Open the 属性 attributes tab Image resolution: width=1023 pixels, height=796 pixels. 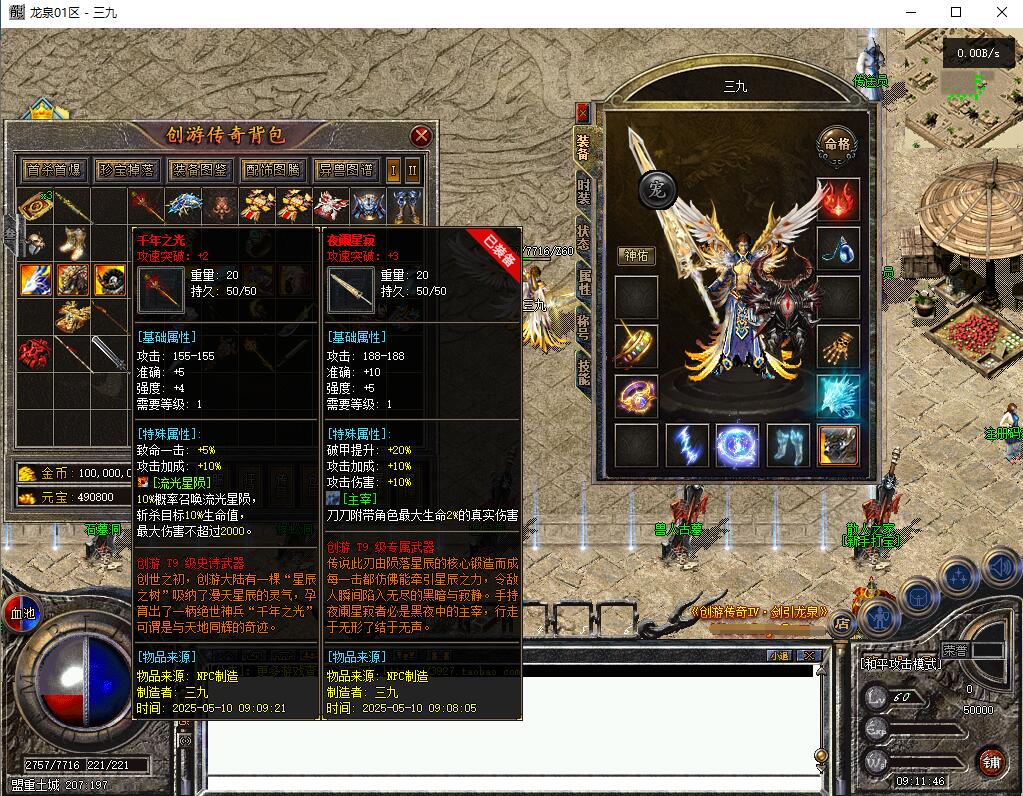tap(584, 282)
